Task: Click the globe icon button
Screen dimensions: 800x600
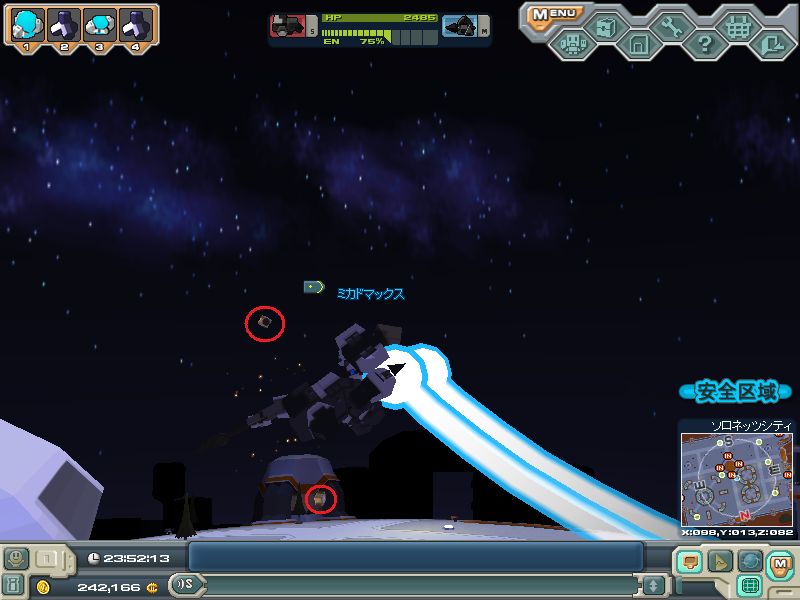Action: click(x=750, y=562)
